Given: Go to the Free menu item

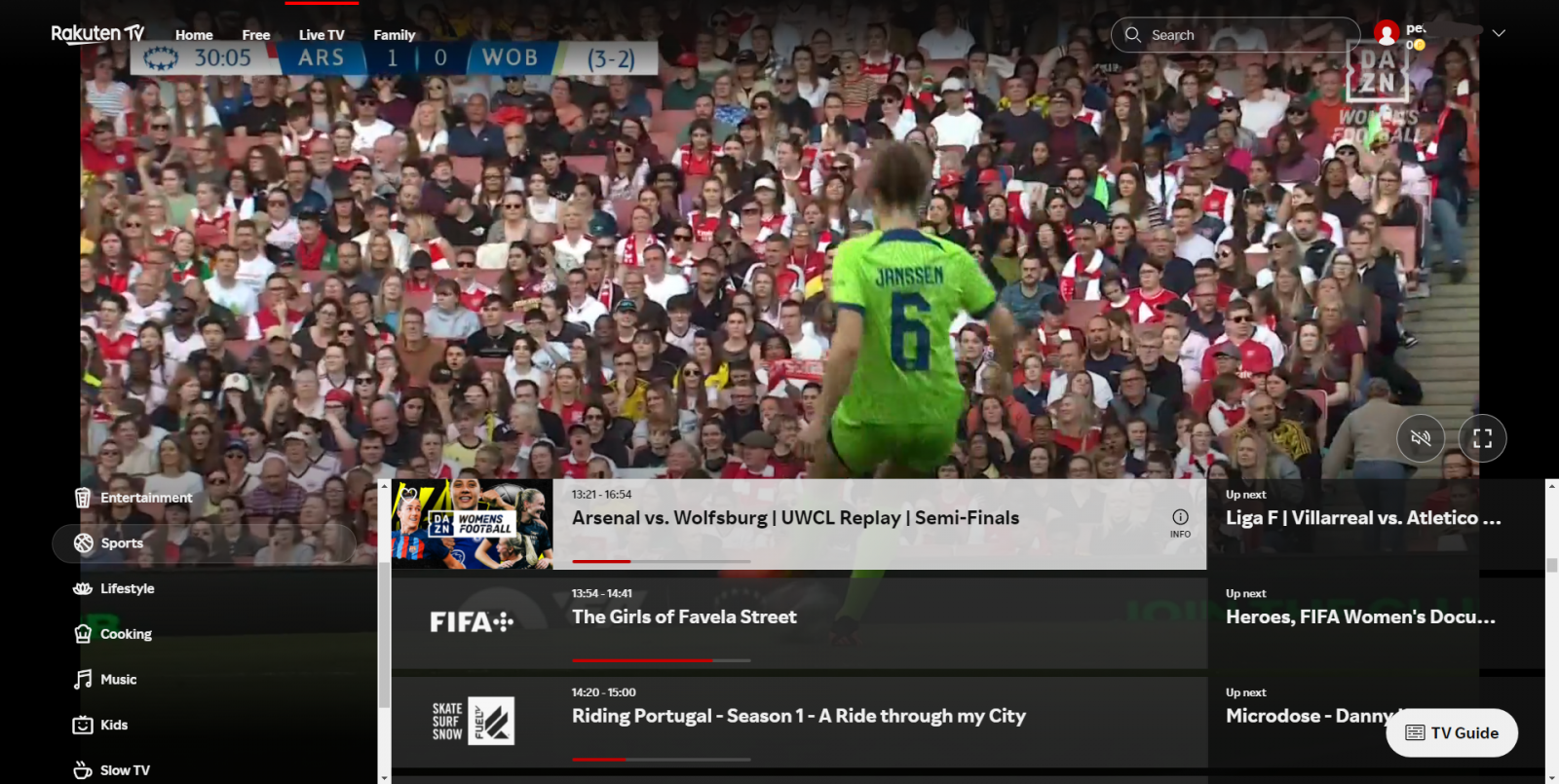Looking at the screenshot, I should pos(256,34).
